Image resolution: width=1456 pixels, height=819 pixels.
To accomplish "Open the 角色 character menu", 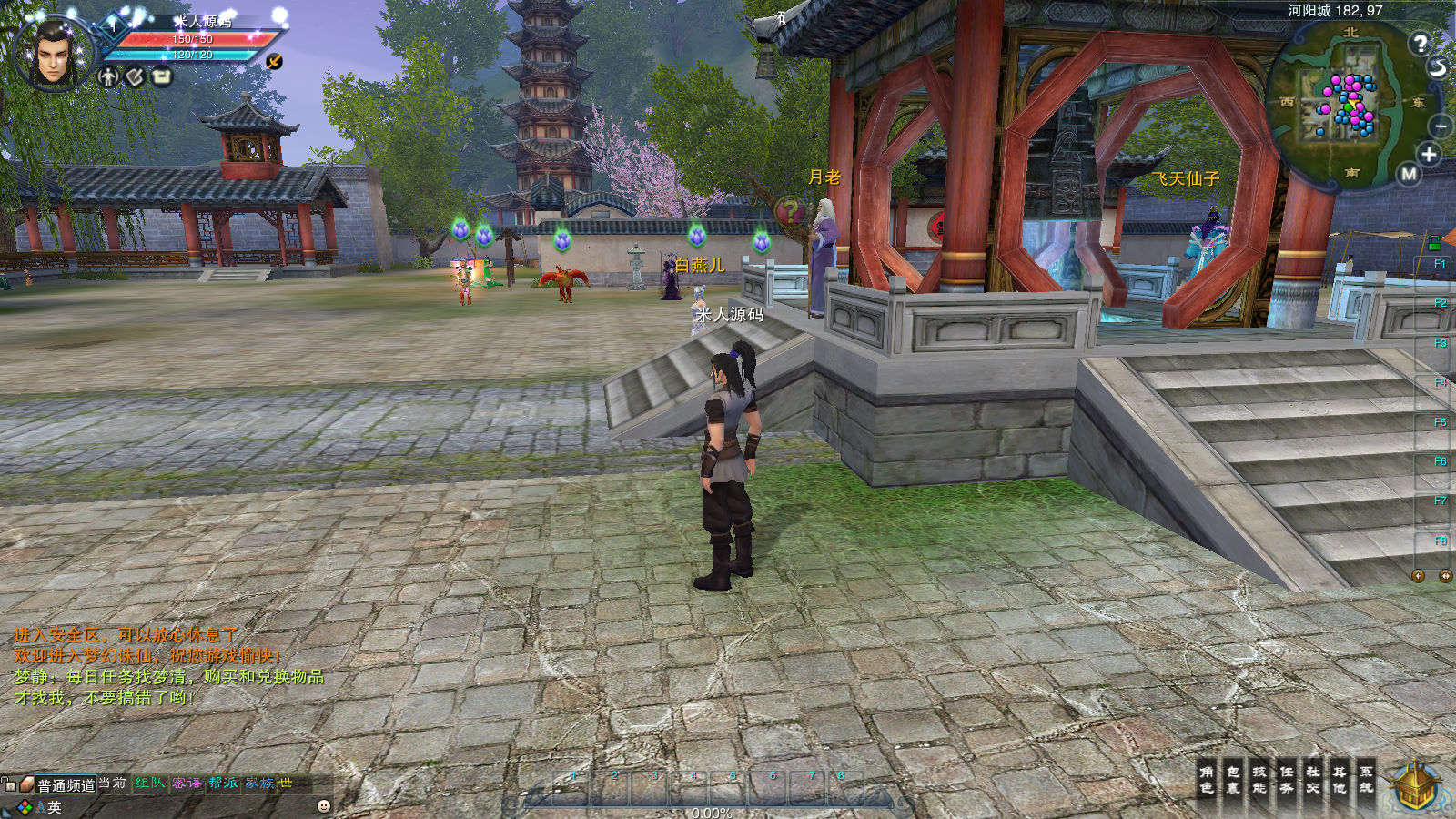I will coord(1206,780).
